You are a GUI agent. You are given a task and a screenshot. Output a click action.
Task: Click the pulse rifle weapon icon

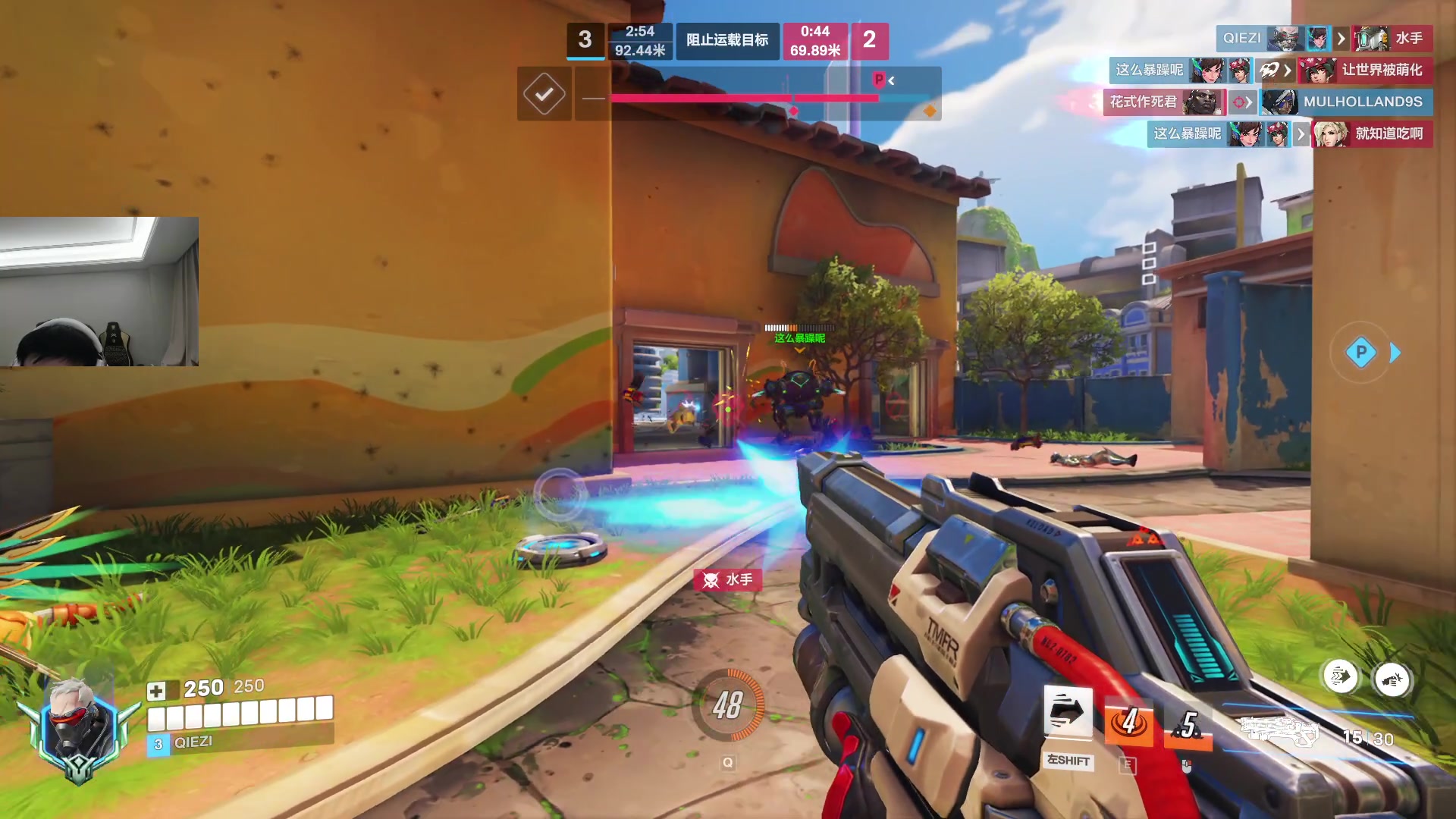click(x=1280, y=731)
